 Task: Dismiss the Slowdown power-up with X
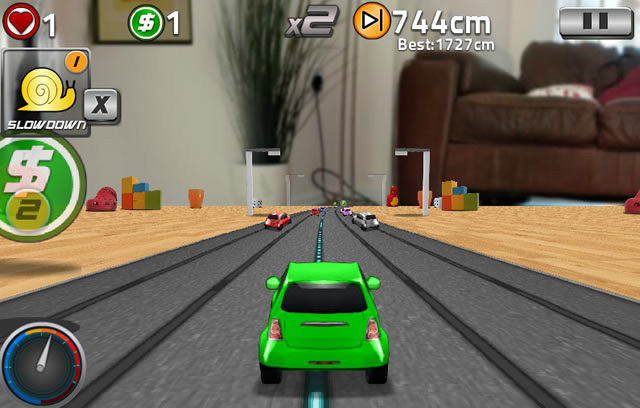(101, 106)
